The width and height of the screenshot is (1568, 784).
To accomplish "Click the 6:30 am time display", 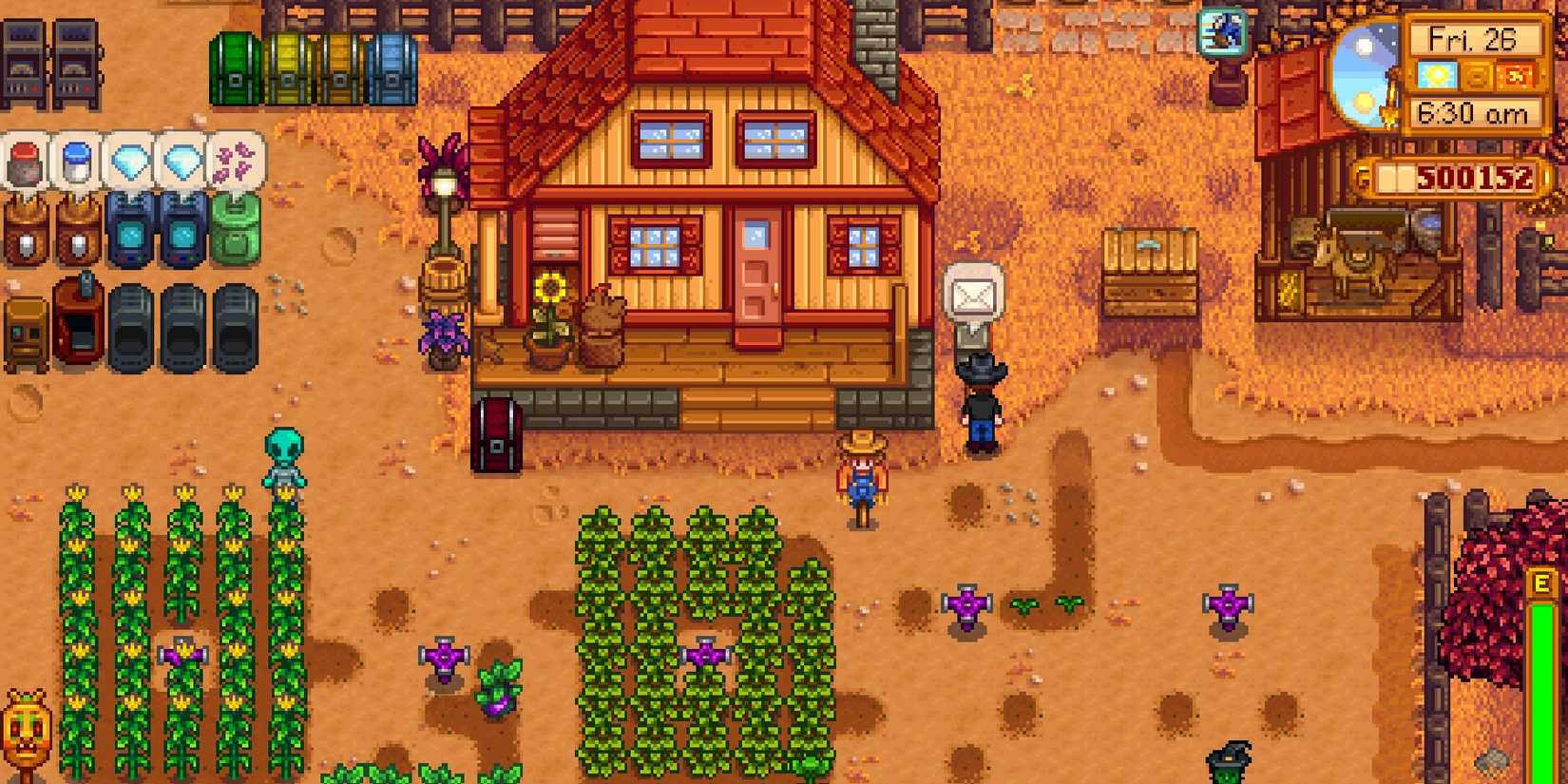I will coord(1475,114).
